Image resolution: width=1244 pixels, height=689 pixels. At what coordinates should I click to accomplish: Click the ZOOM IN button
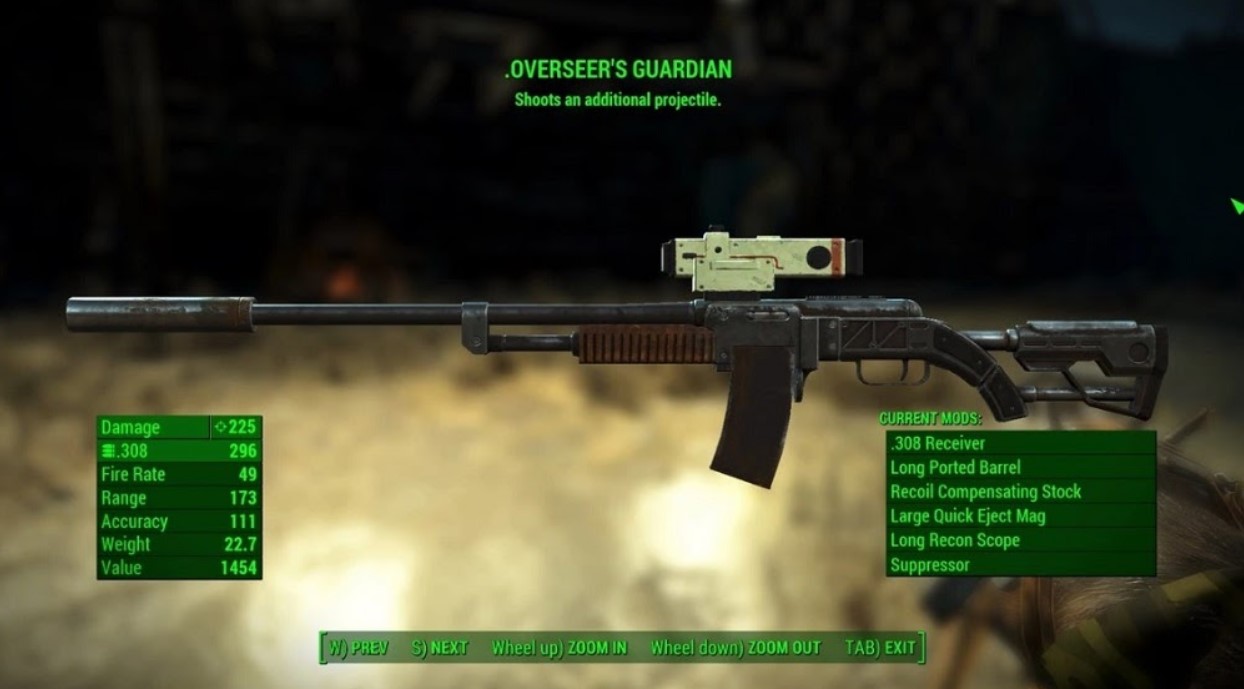[x=559, y=647]
